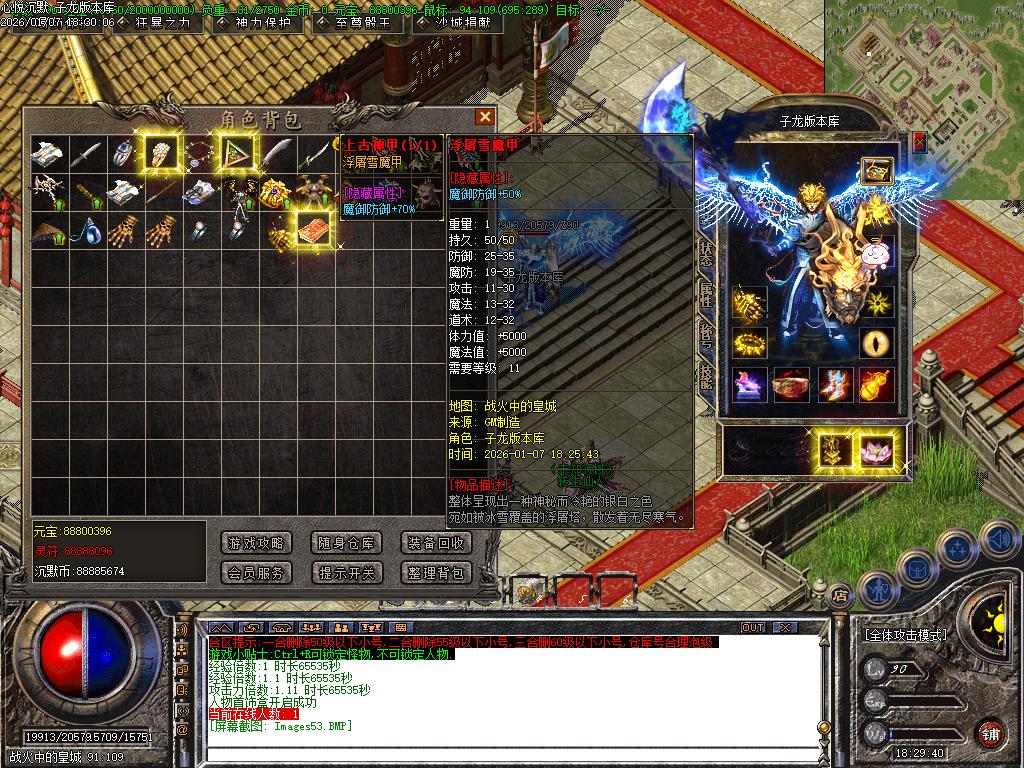Open the treasure chest icon on character panel
Screen dimensions: 1024x768
[x=876, y=170]
